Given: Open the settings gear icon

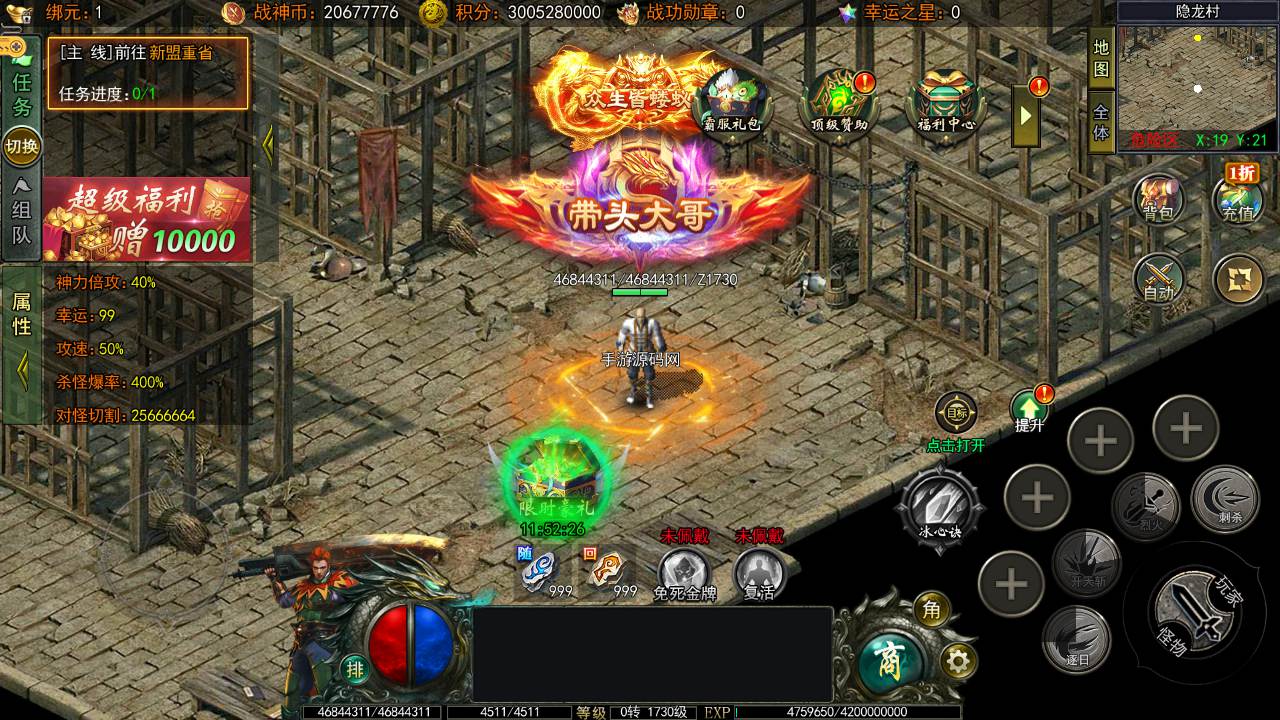Looking at the screenshot, I should (x=958, y=661).
